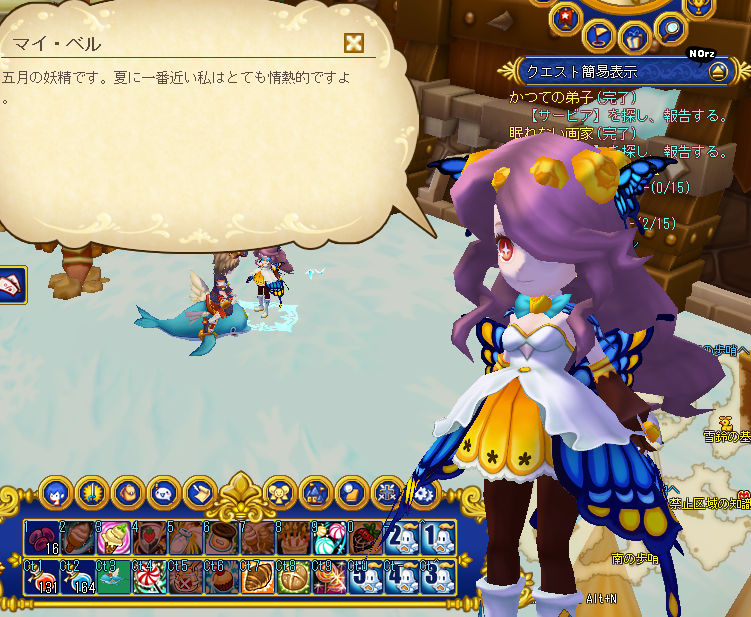
Task: Use the candy item in slot 9
Action: (x=330, y=537)
